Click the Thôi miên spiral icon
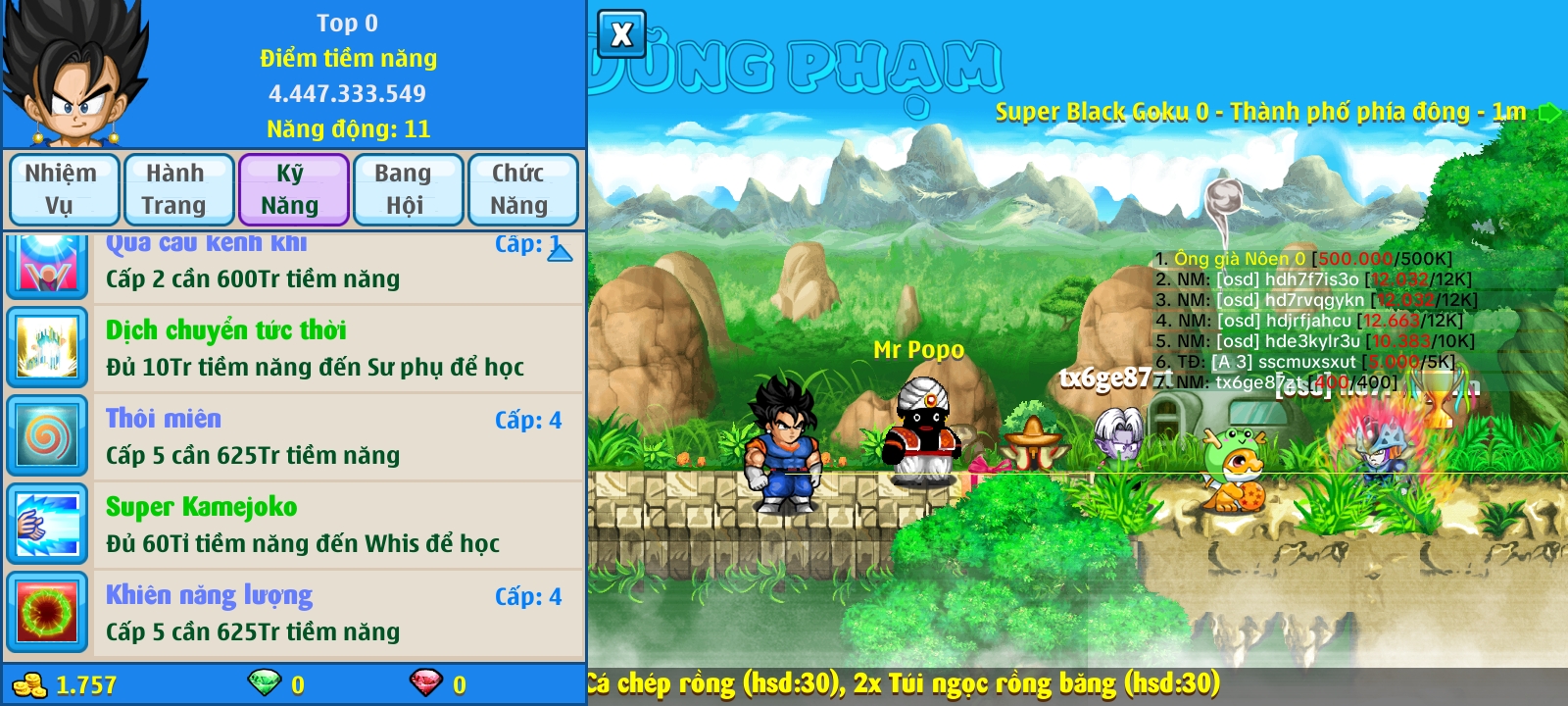This screenshot has height=706, width=1568. tap(47, 436)
